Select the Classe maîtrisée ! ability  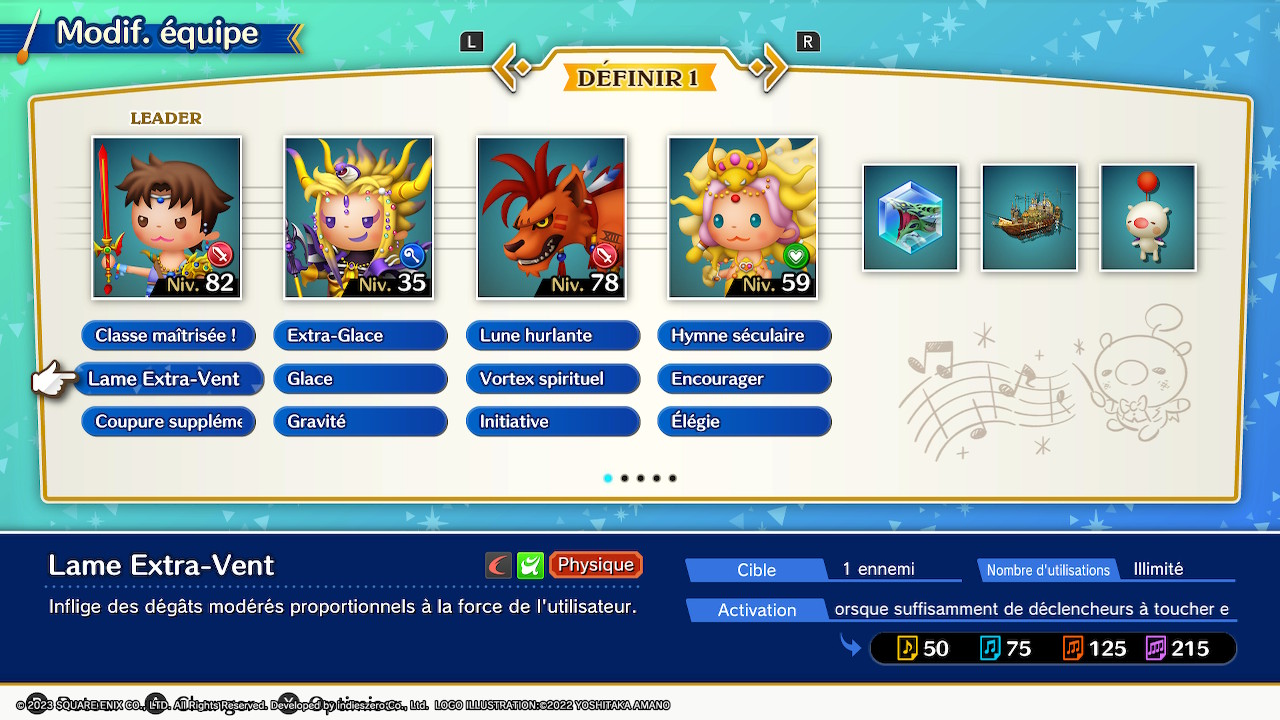(168, 336)
